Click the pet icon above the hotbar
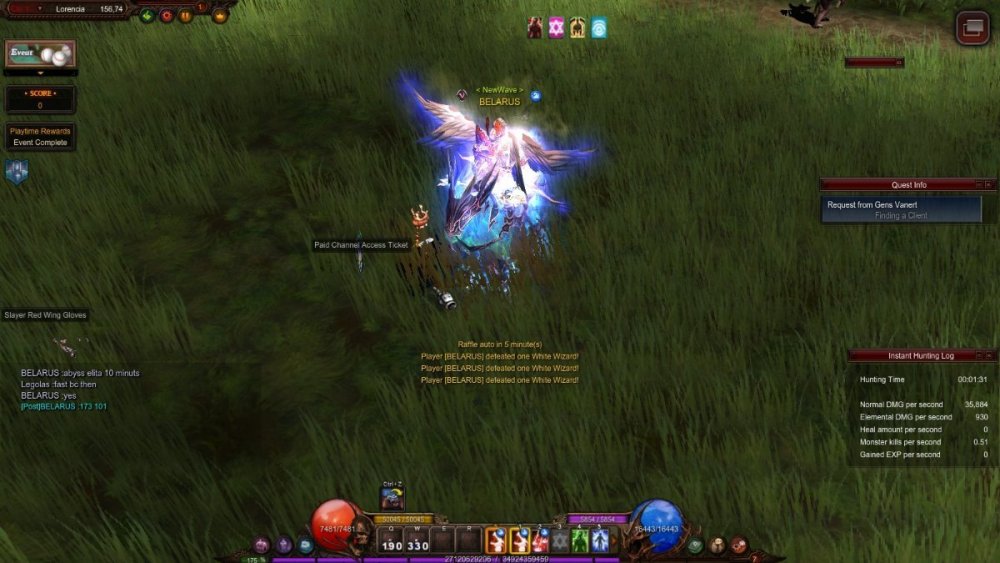1000x563 pixels. pyautogui.click(x=392, y=499)
